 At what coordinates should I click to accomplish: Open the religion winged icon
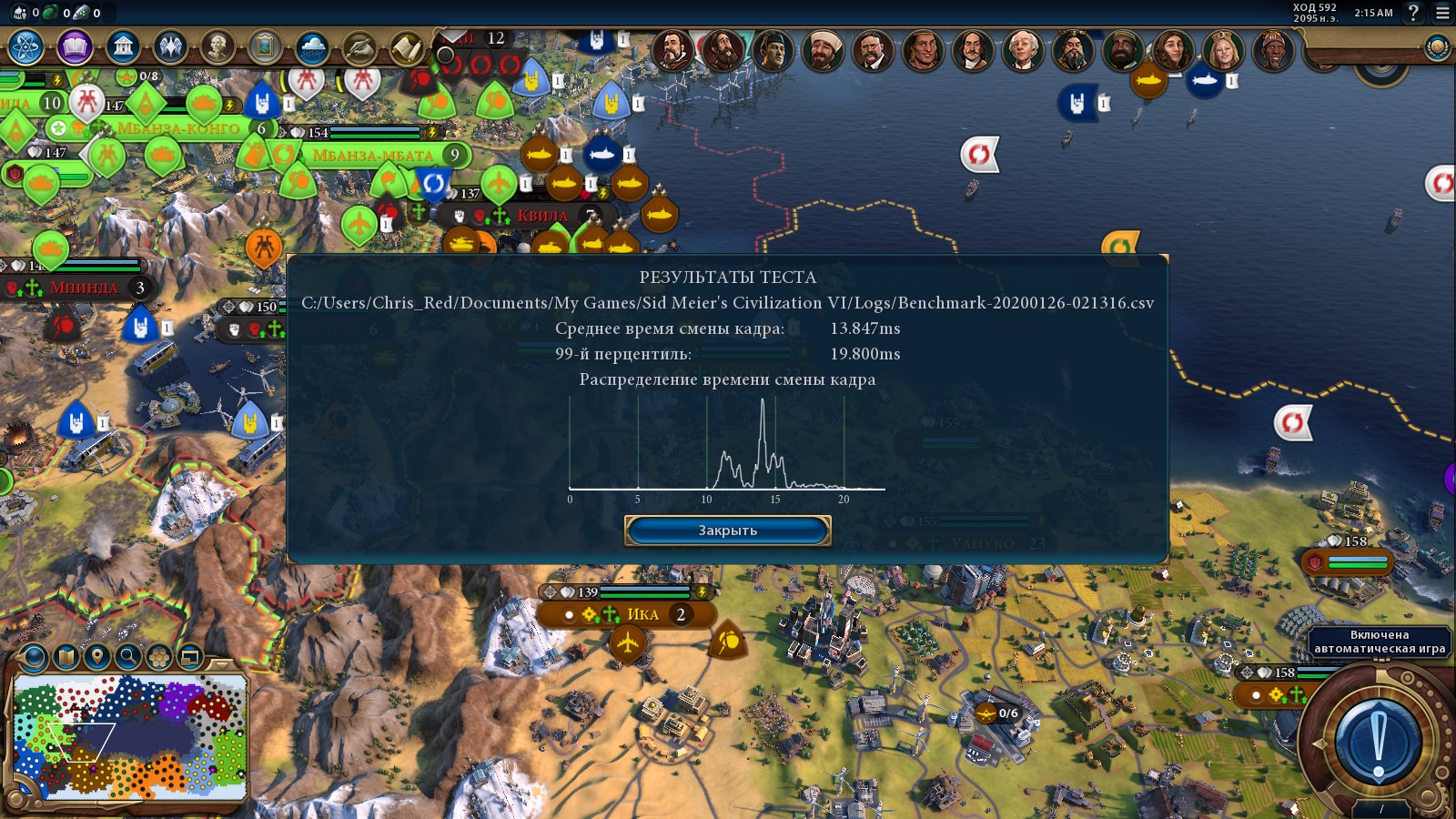click(170, 46)
